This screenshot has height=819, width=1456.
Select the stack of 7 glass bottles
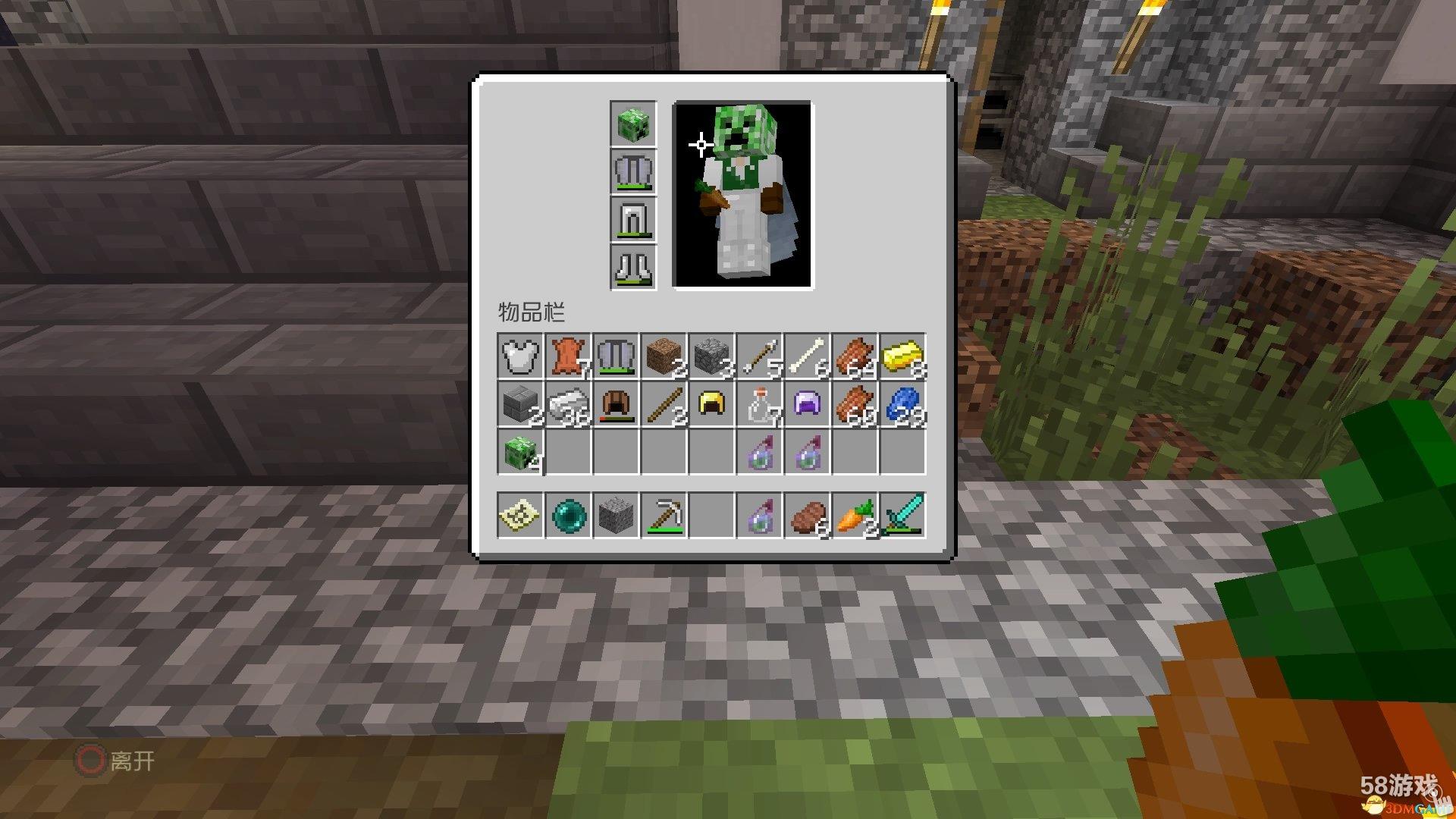click(x=760, y=403)
